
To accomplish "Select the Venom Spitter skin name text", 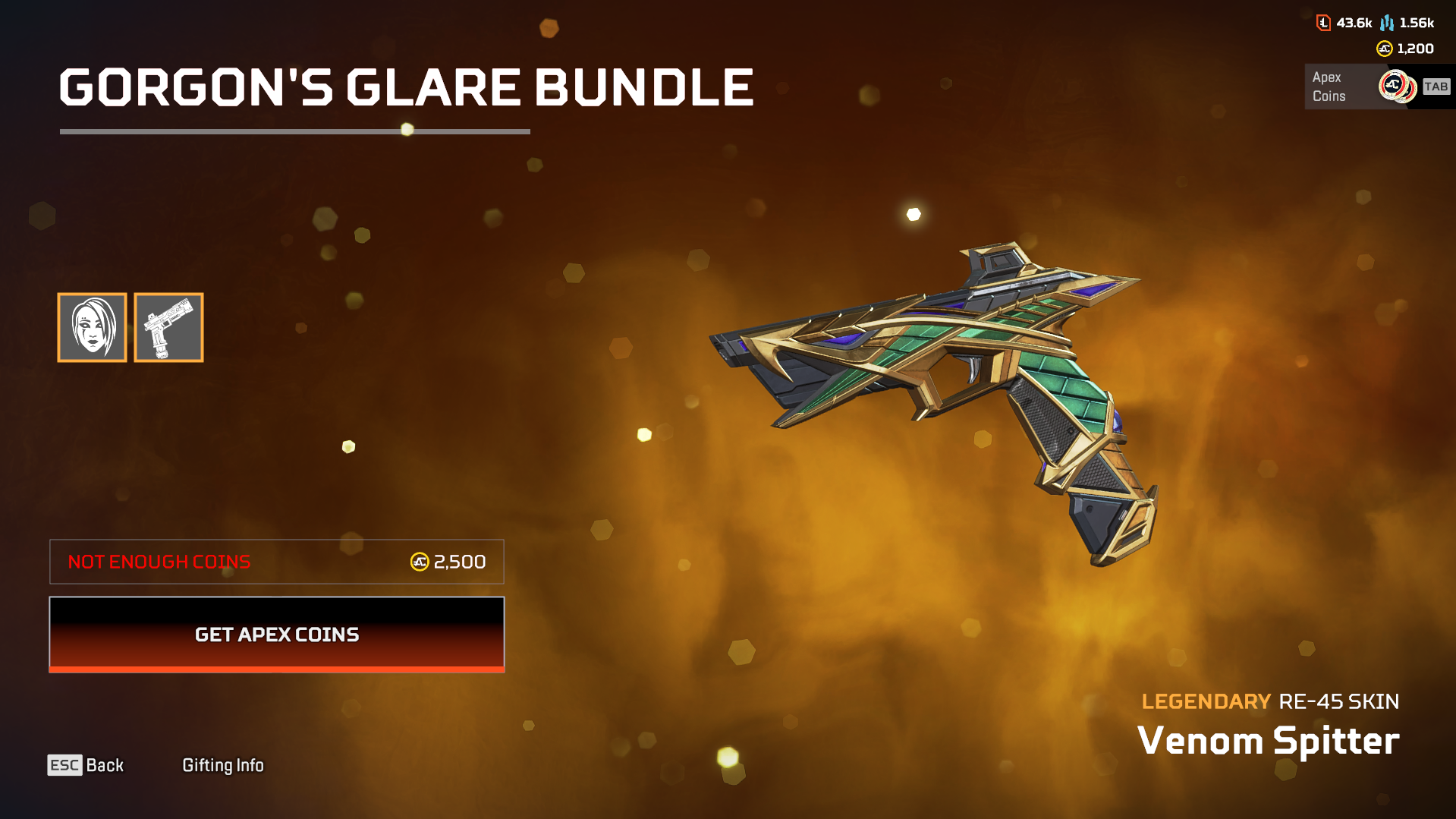I will click(1269, 740).
